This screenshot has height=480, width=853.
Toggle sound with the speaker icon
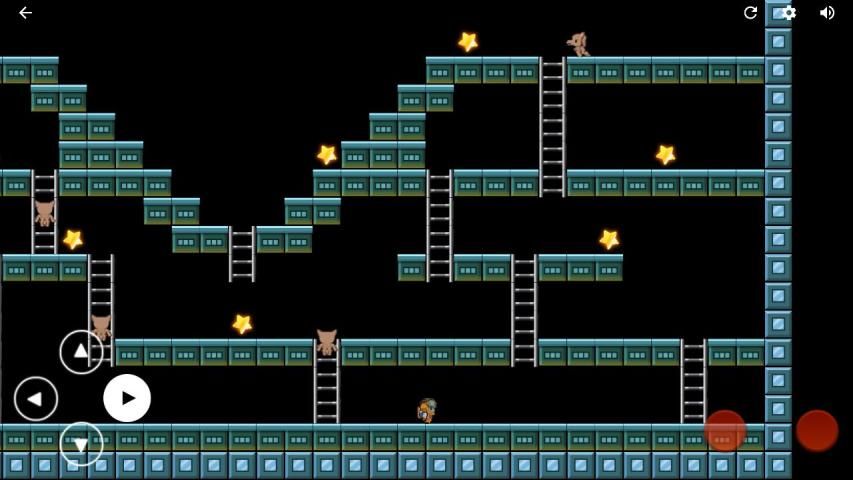pos(827,13)
